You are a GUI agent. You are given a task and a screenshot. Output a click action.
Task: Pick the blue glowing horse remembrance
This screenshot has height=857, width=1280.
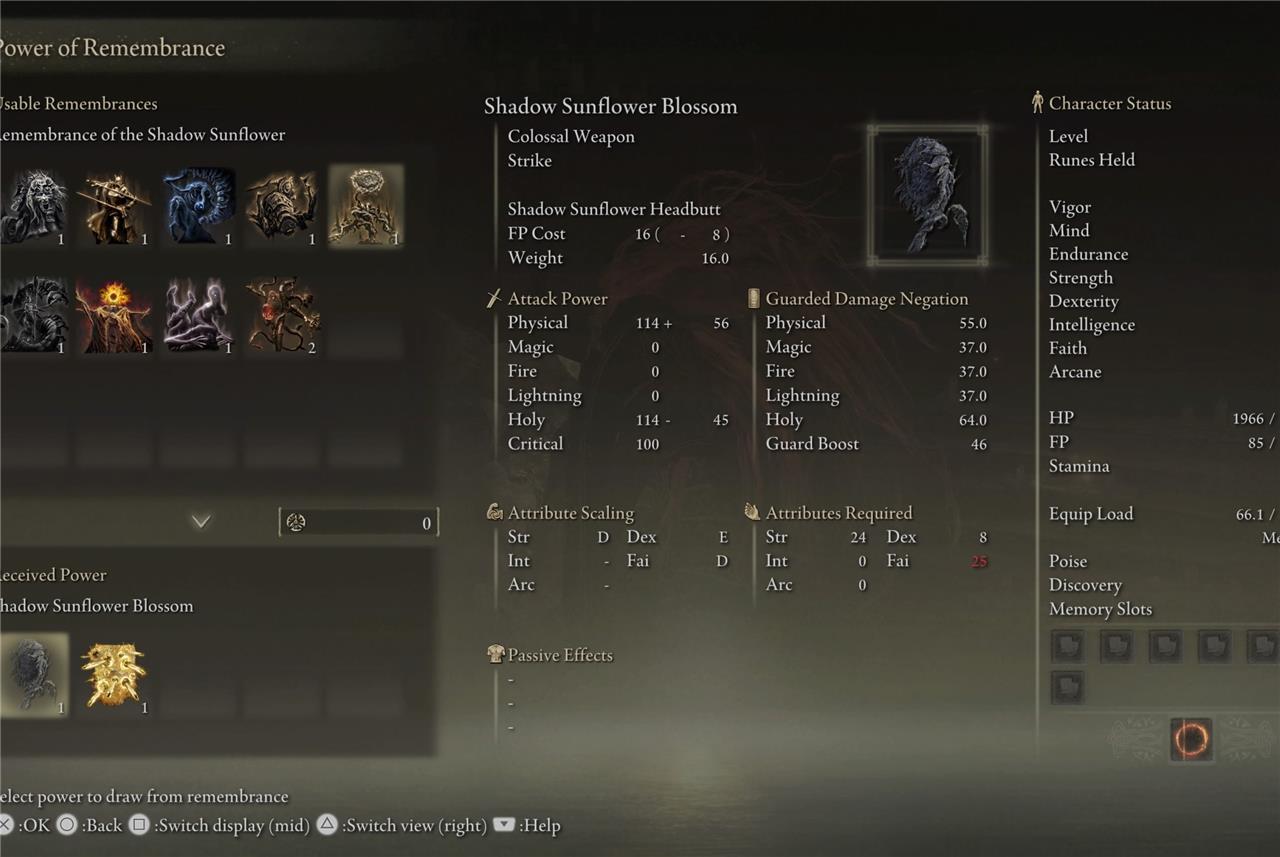(x=200, y=206)
